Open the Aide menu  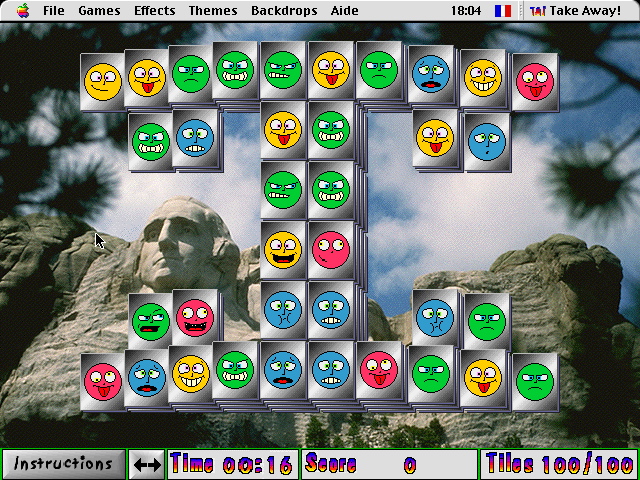coord(346,11)
